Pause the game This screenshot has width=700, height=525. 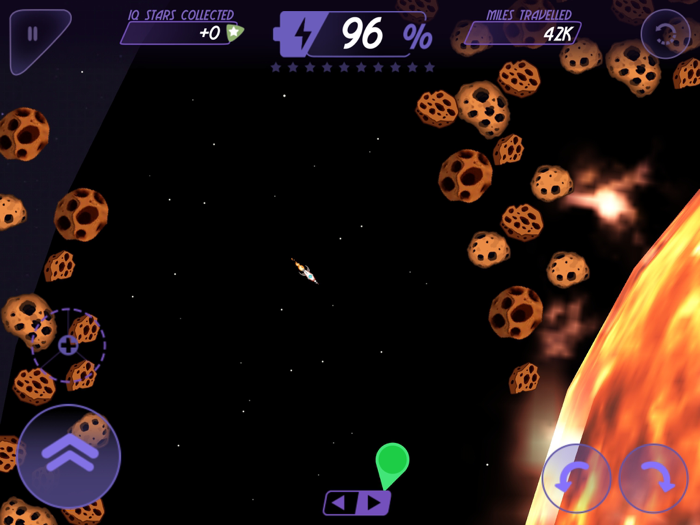33,34
